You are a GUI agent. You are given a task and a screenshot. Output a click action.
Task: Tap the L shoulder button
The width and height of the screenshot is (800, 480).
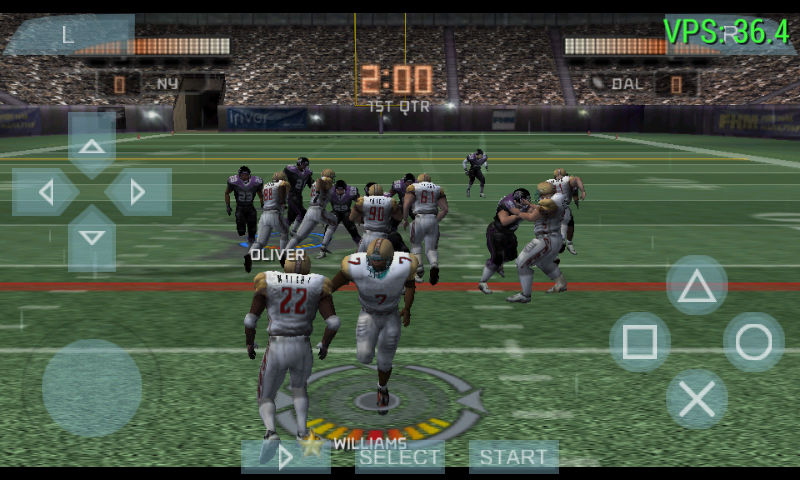pos(68,34)
